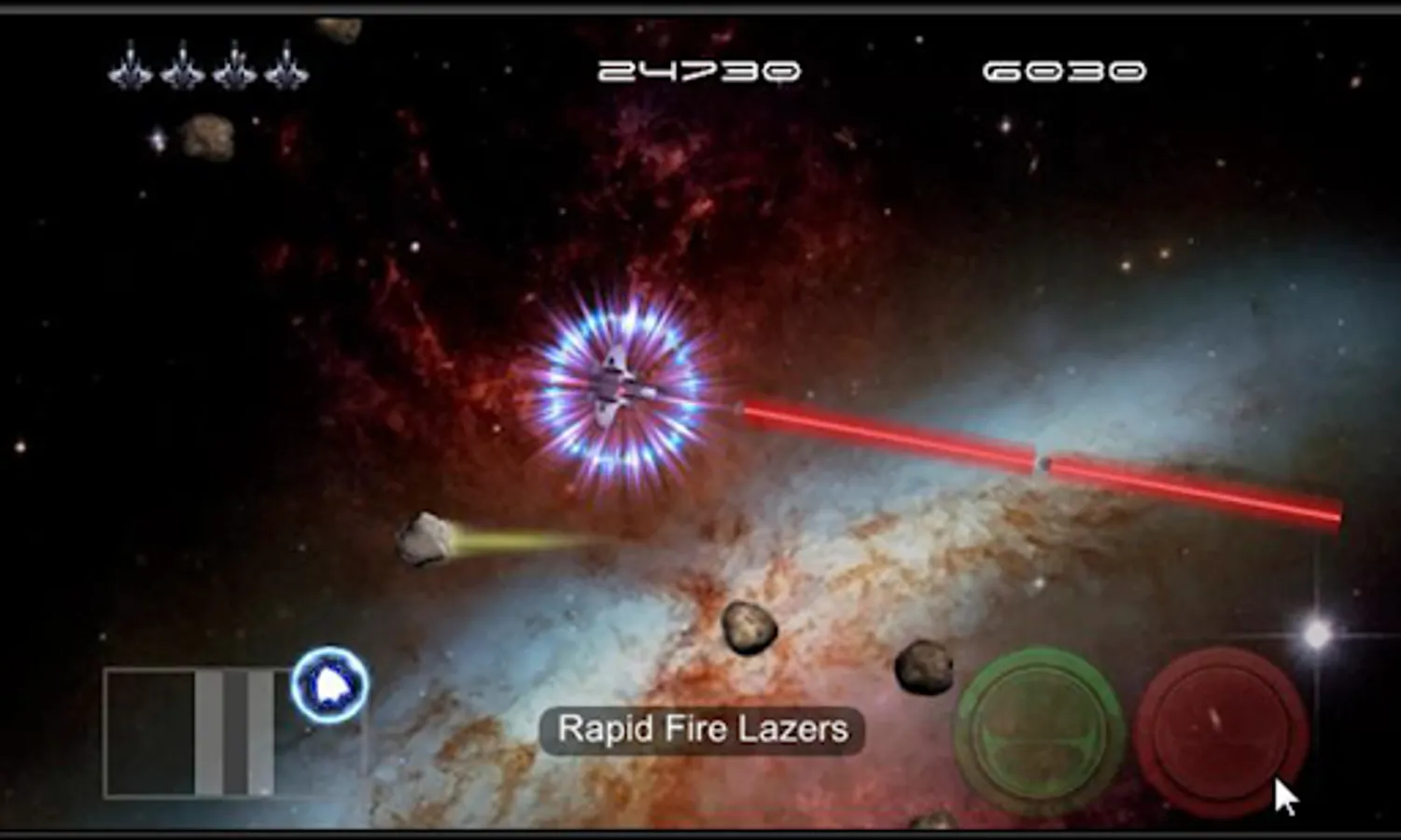
Task: Click the high score 6030 display
Action: tap(1064, 68)
